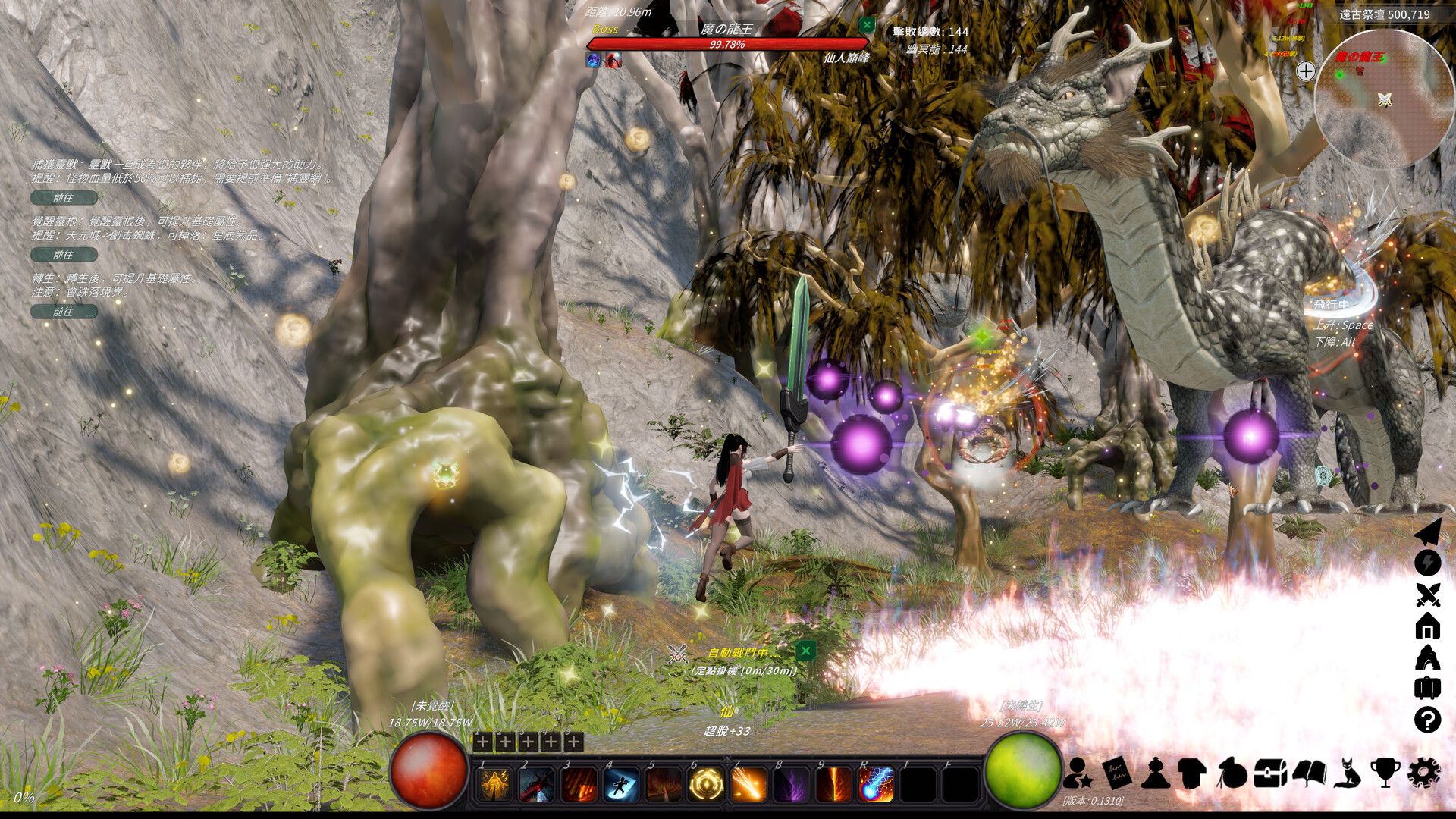Click 前往 under the capture spirit beast quest
The width and height of the screenshot is (1456, 819).
64,198
